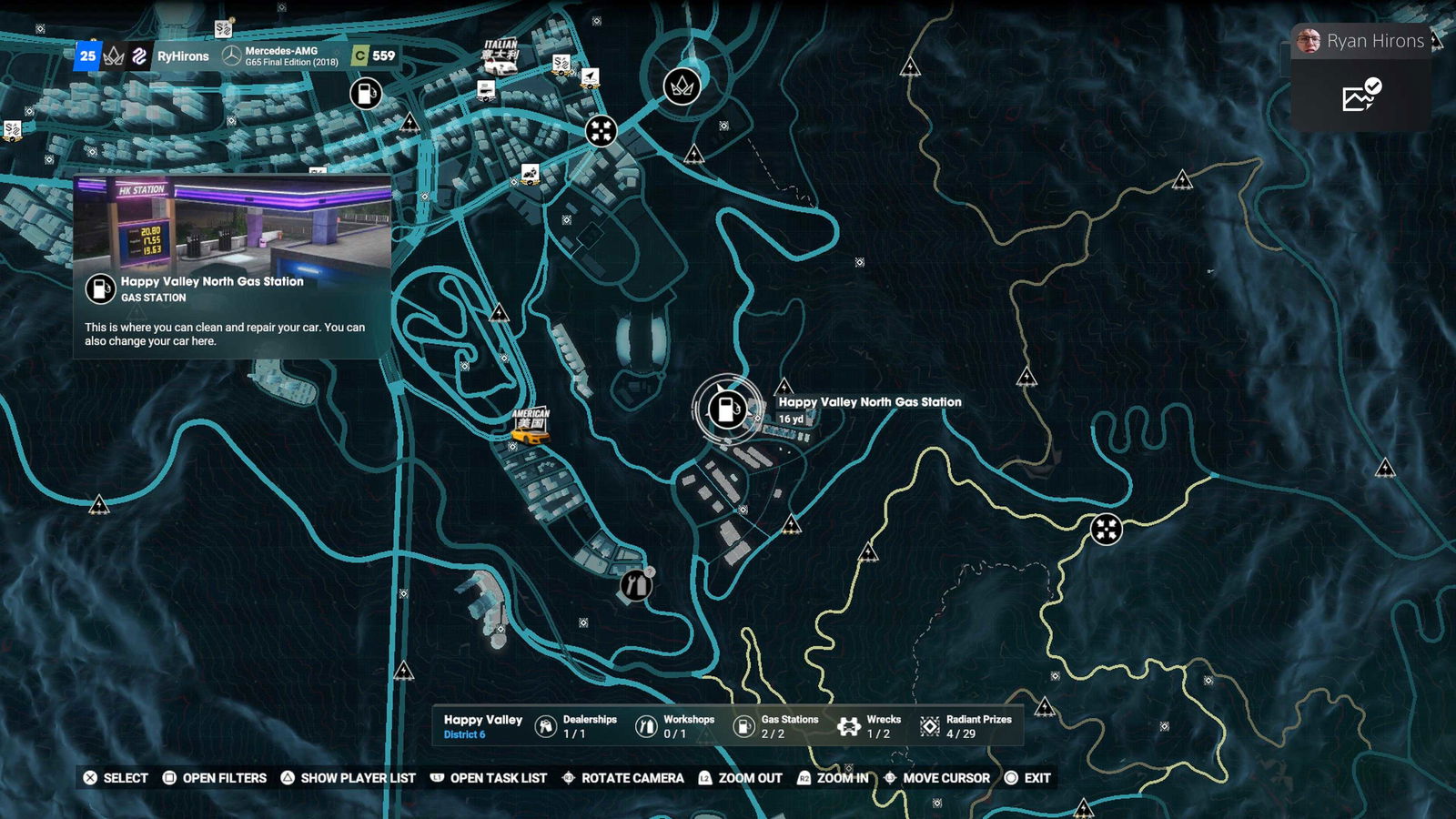Choose the workshop marker with wrench icon
The image size is (1456, 819).
tap(636, 584)
